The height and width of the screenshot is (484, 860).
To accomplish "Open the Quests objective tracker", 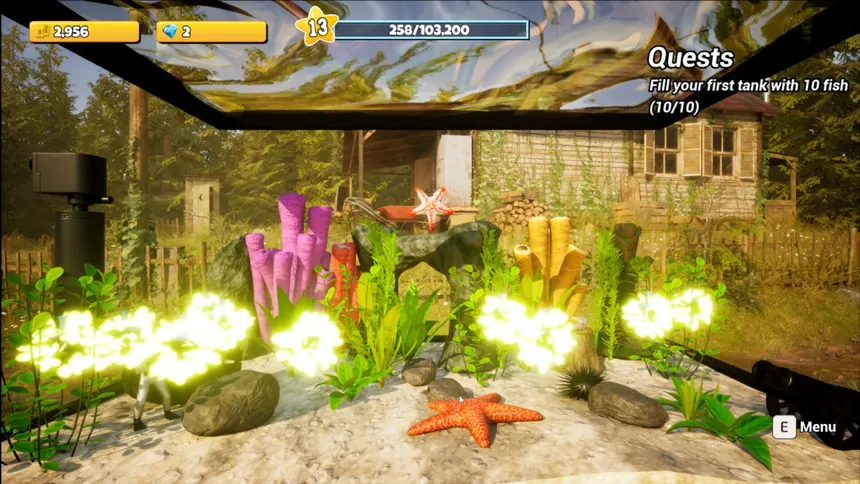I will (x=692, y=58).
